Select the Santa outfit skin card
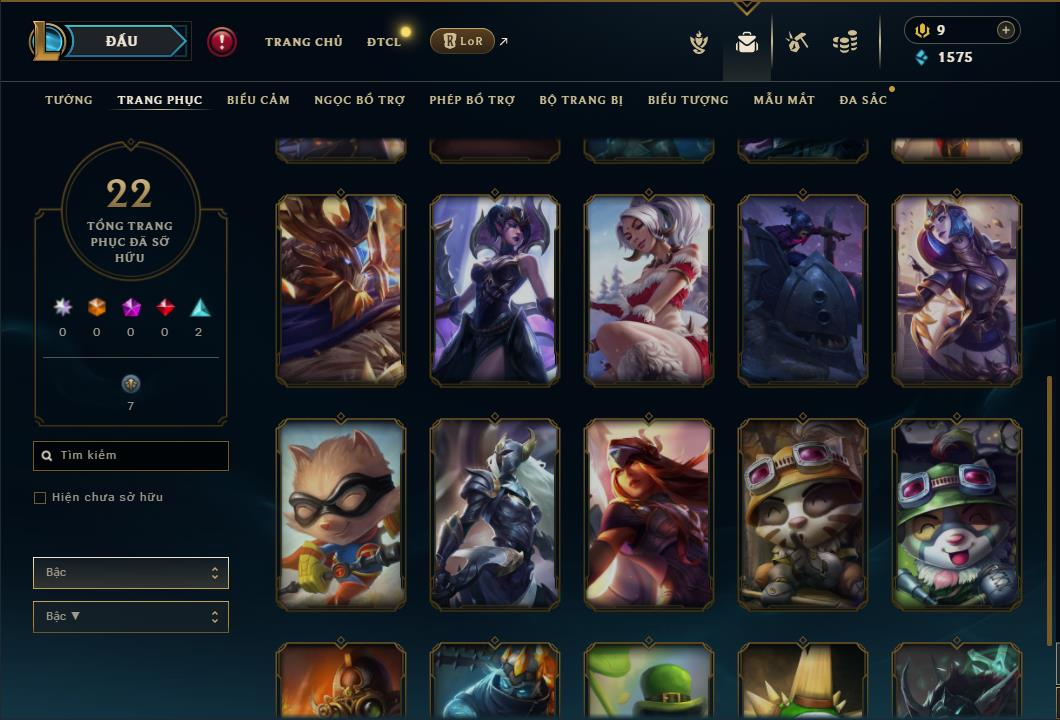1060x720 pixels. coord(649,290)
